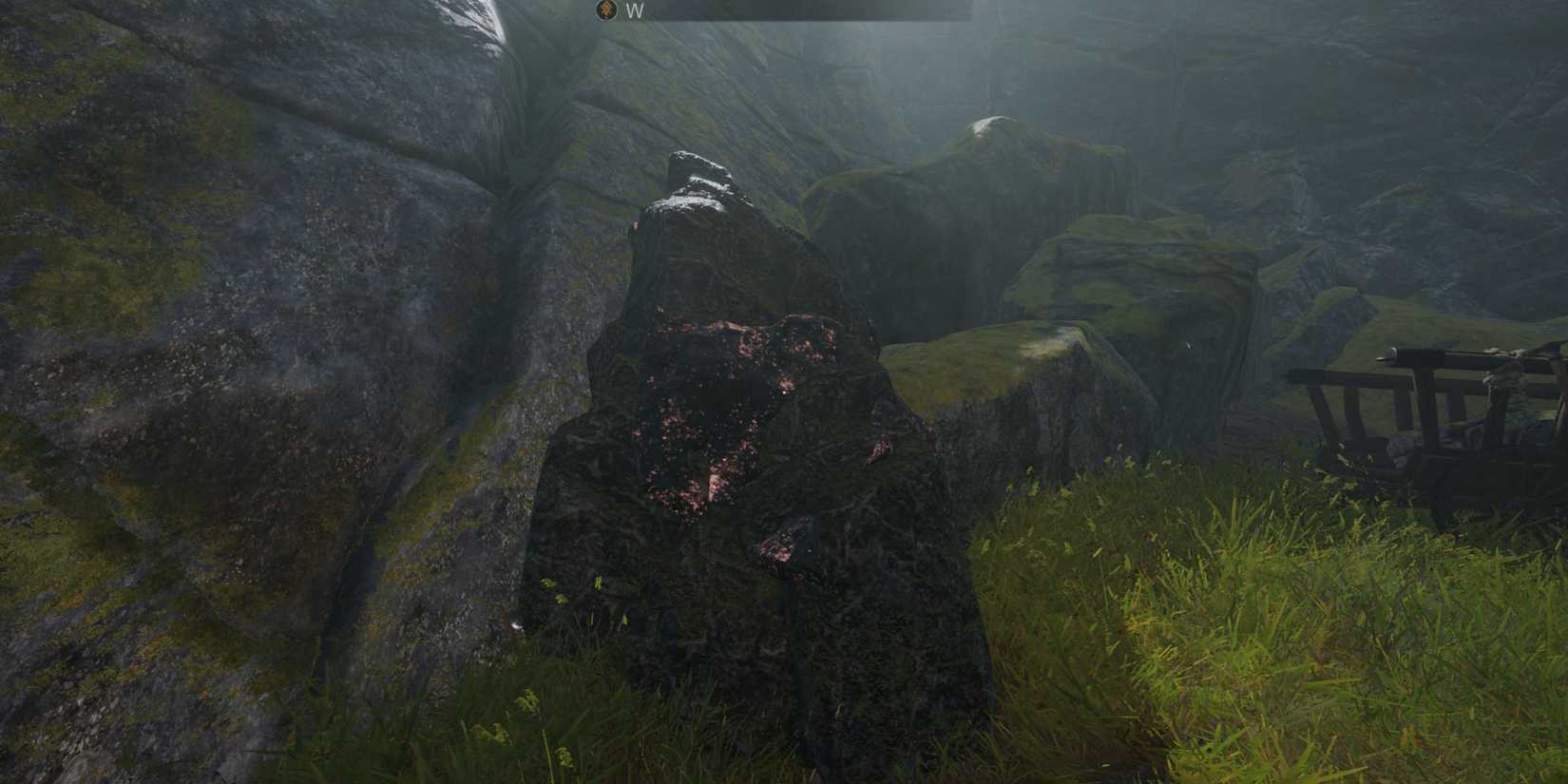
Task: Click the wooden cart on the right
Action: [x=1406, y=418]
